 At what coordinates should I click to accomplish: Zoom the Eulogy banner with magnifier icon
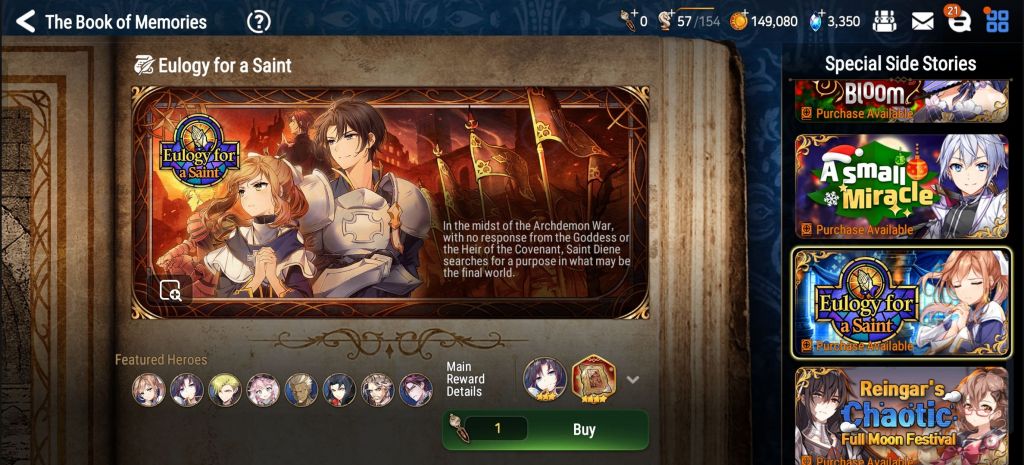pos(171,290)
